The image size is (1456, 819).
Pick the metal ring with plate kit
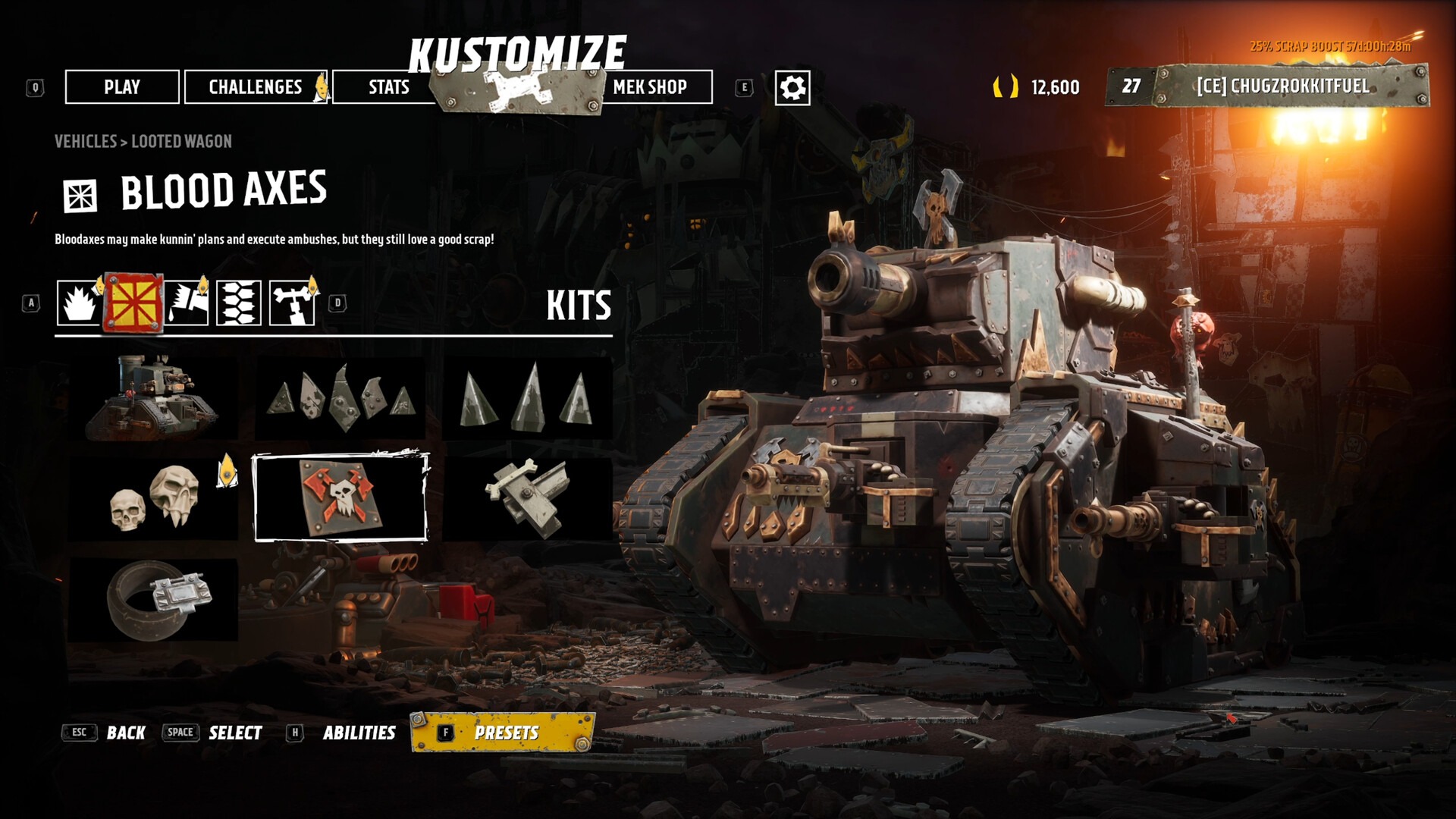153,599
